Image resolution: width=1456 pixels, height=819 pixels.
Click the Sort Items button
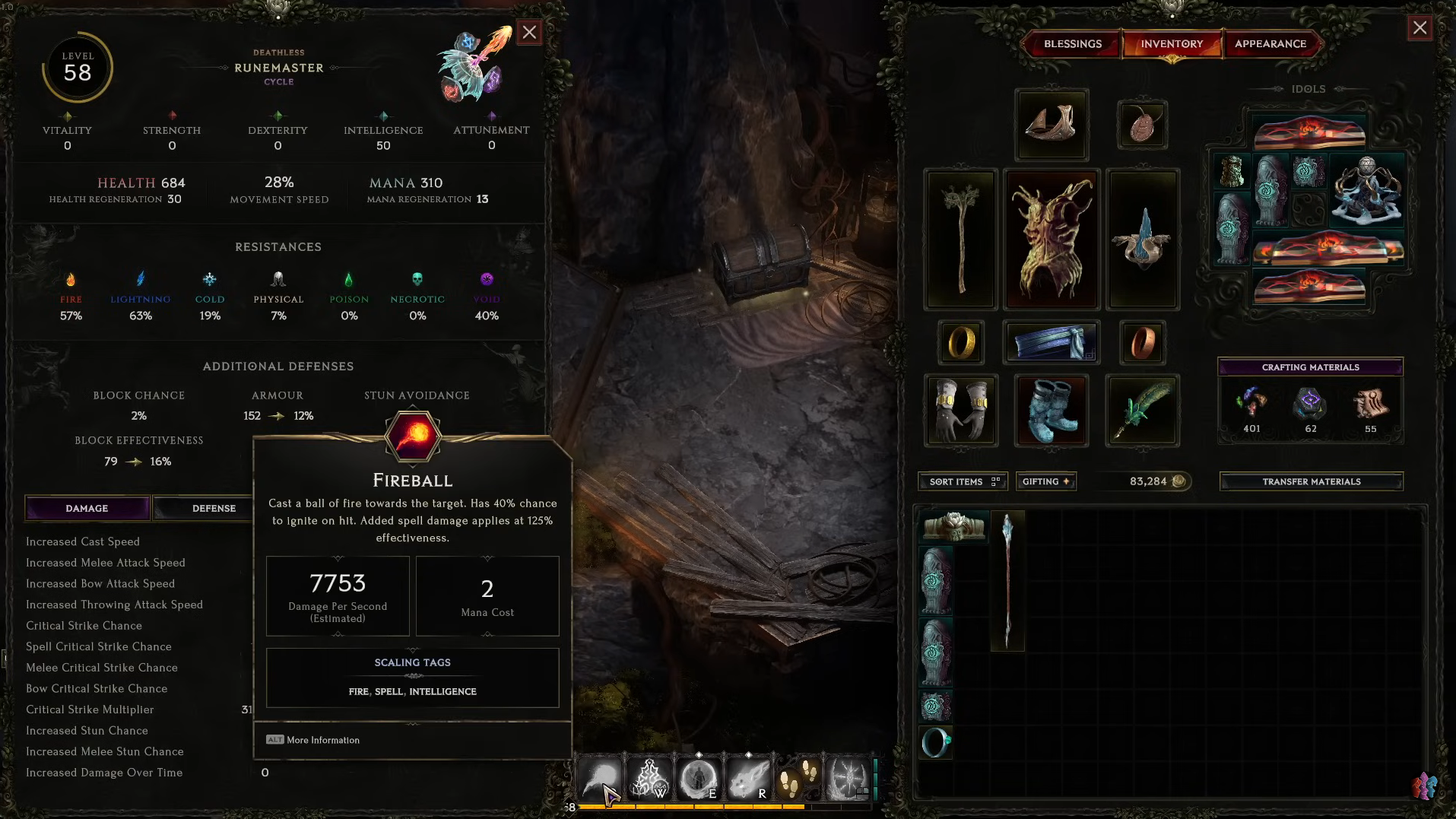[x=963, y=481]
